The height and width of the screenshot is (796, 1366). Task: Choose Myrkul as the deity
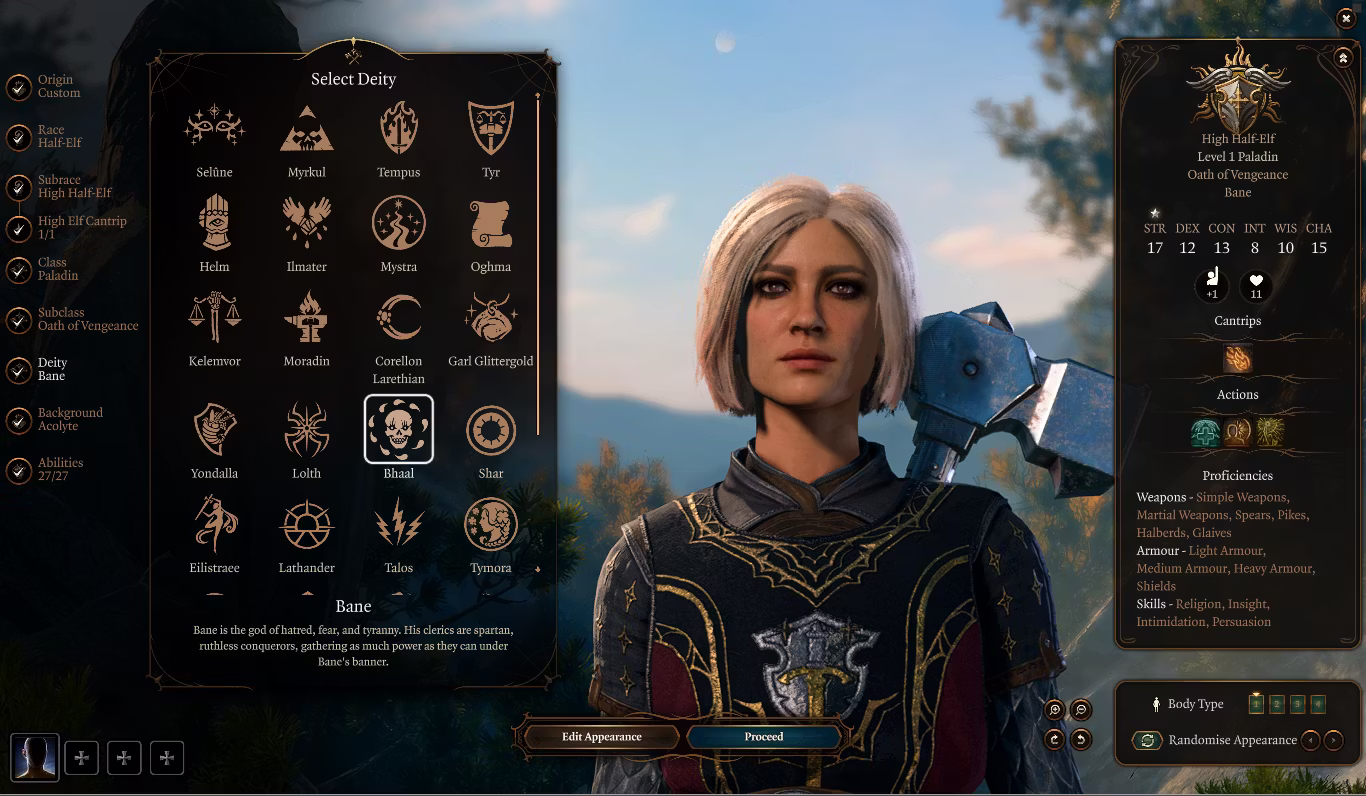[x=306, y=129]
